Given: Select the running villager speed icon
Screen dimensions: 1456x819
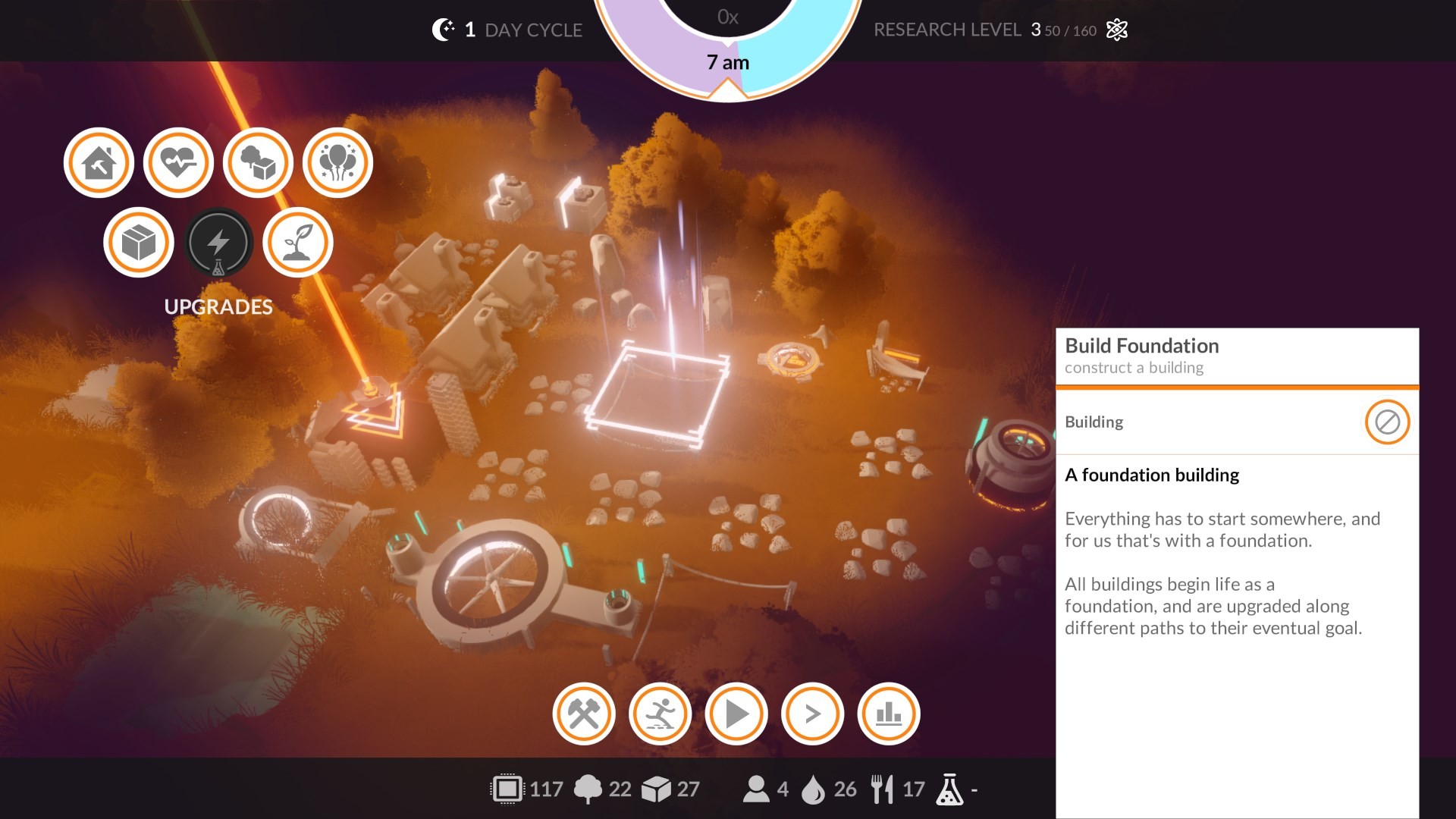Looking at the screenshot, I should click(660, 714).
